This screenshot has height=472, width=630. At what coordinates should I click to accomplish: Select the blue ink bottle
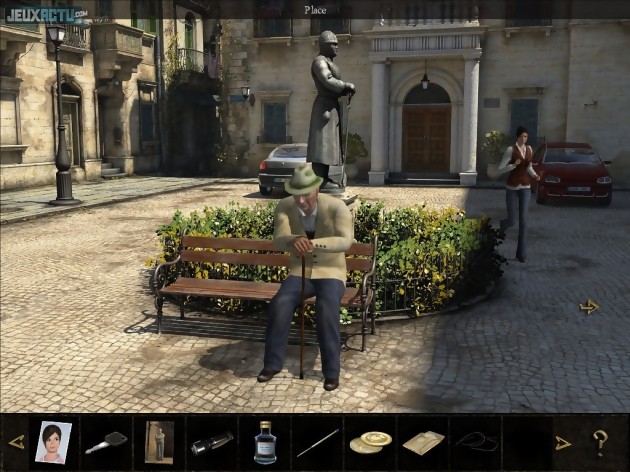pos(265,442)
